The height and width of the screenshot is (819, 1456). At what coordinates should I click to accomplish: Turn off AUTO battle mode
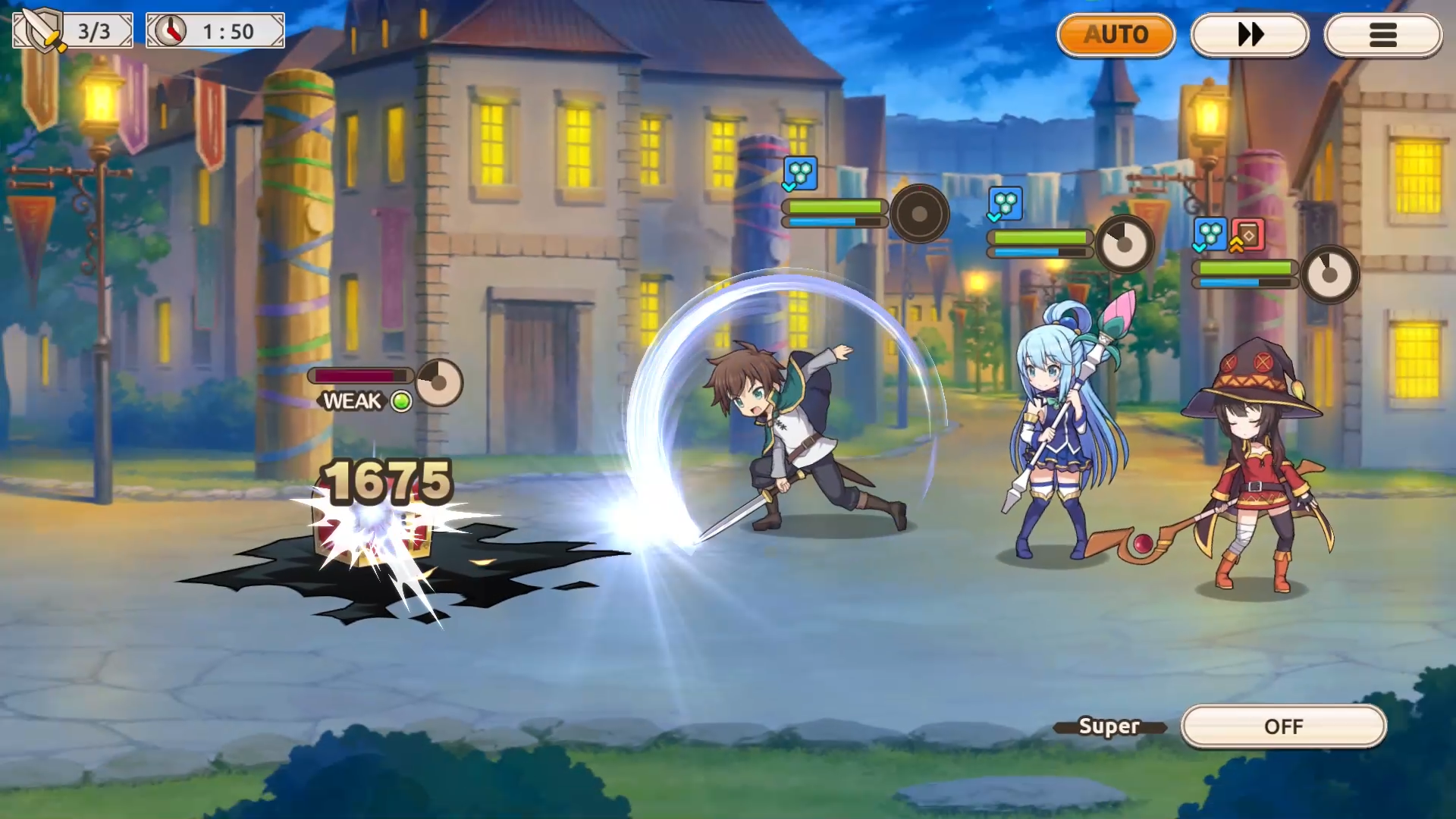(1116, 34)
